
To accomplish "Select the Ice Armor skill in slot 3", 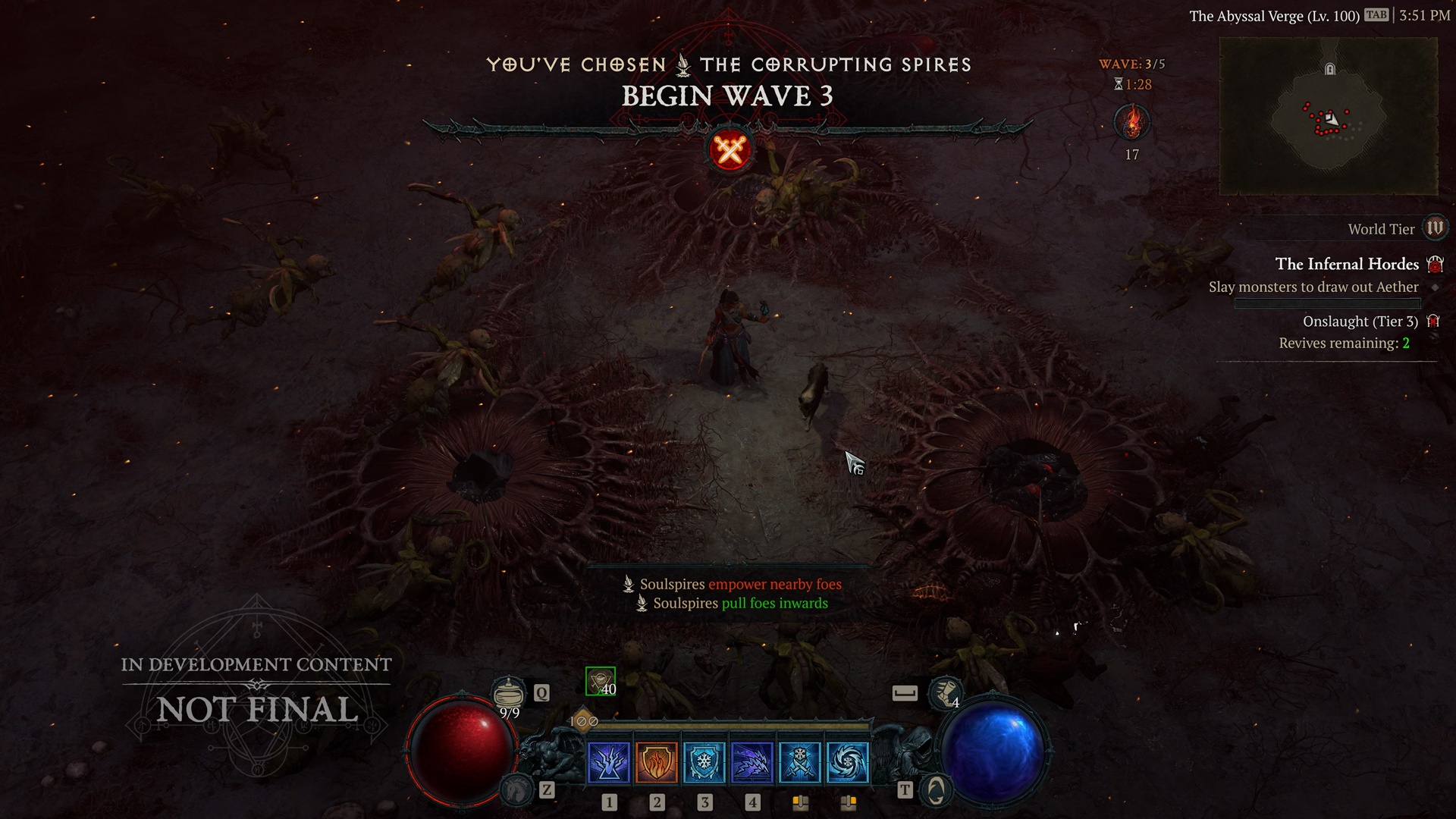I will tap(704, 763).
